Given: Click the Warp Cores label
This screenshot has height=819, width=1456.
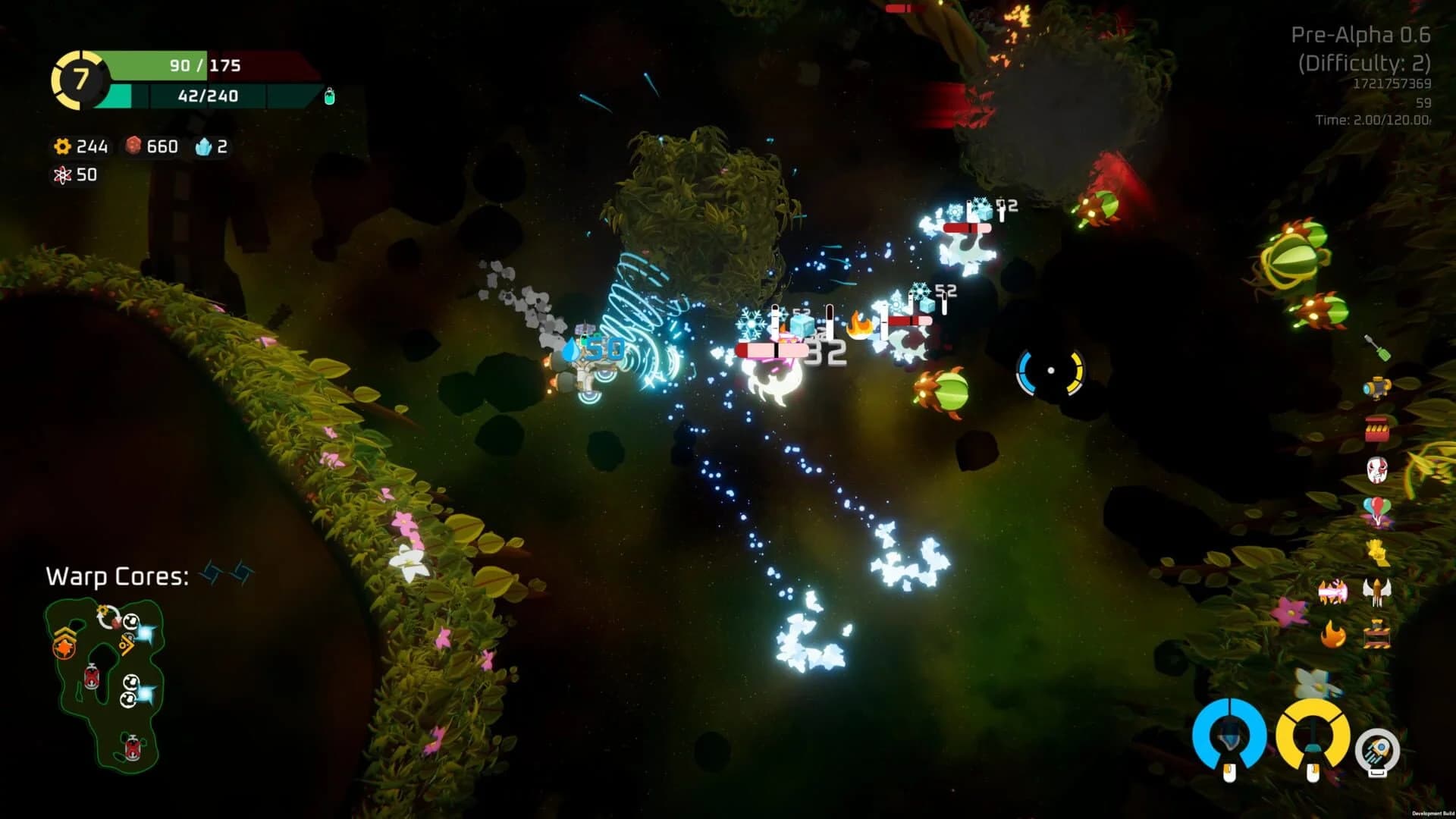Looking at the screenshot, I should (x=118, y=576).
